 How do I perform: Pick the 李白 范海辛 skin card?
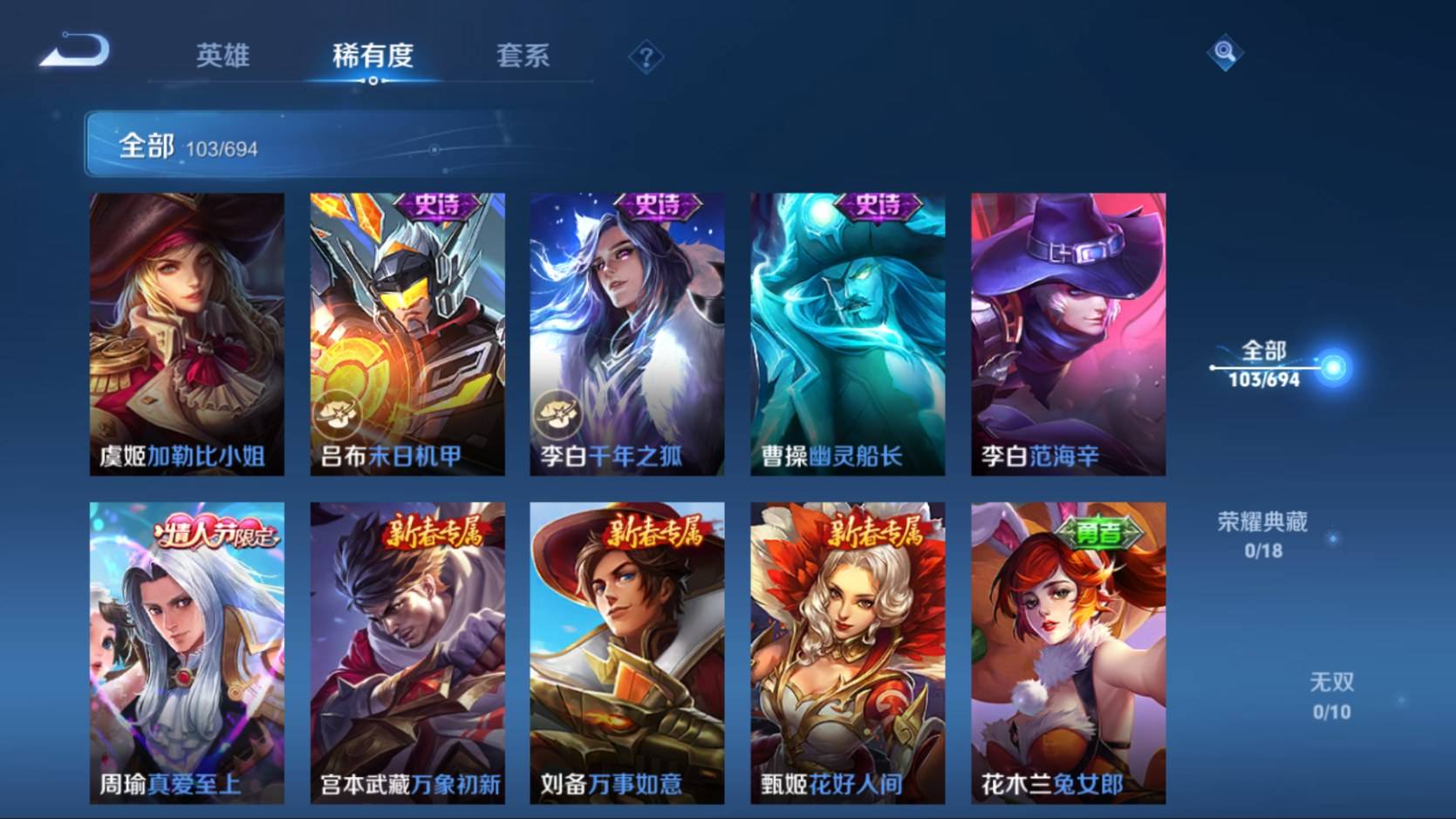coord(1069,334)
